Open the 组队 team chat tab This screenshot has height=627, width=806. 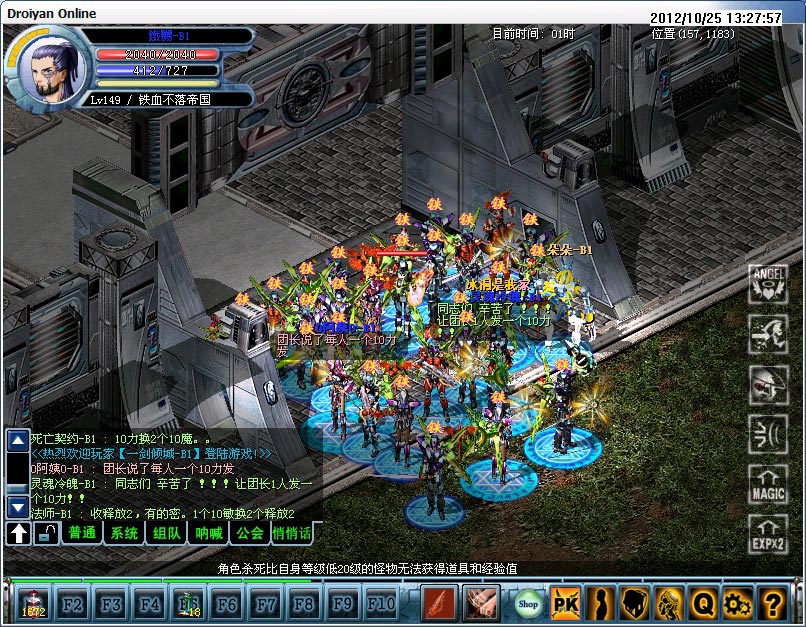click(x=167, y=533)
